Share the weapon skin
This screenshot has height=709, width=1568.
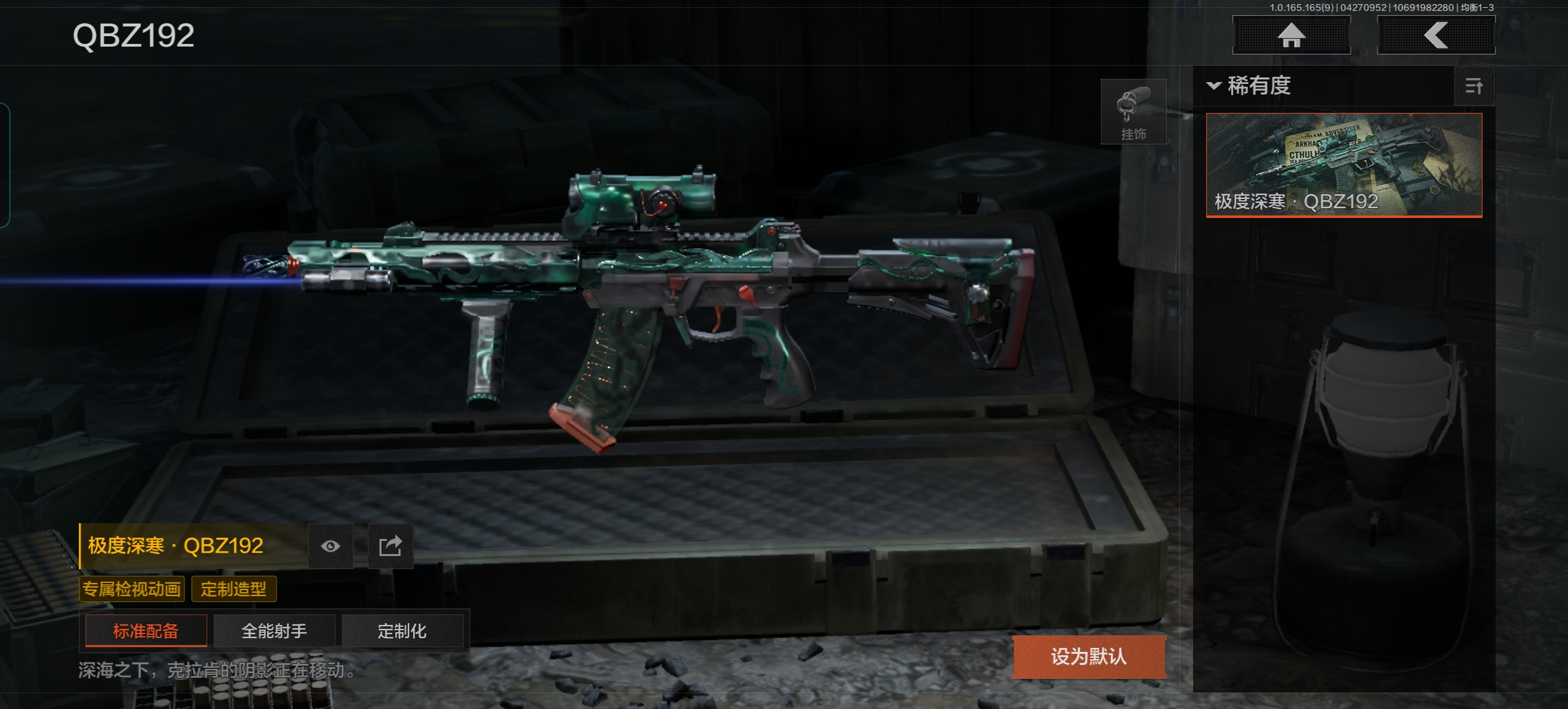[390, 546]
